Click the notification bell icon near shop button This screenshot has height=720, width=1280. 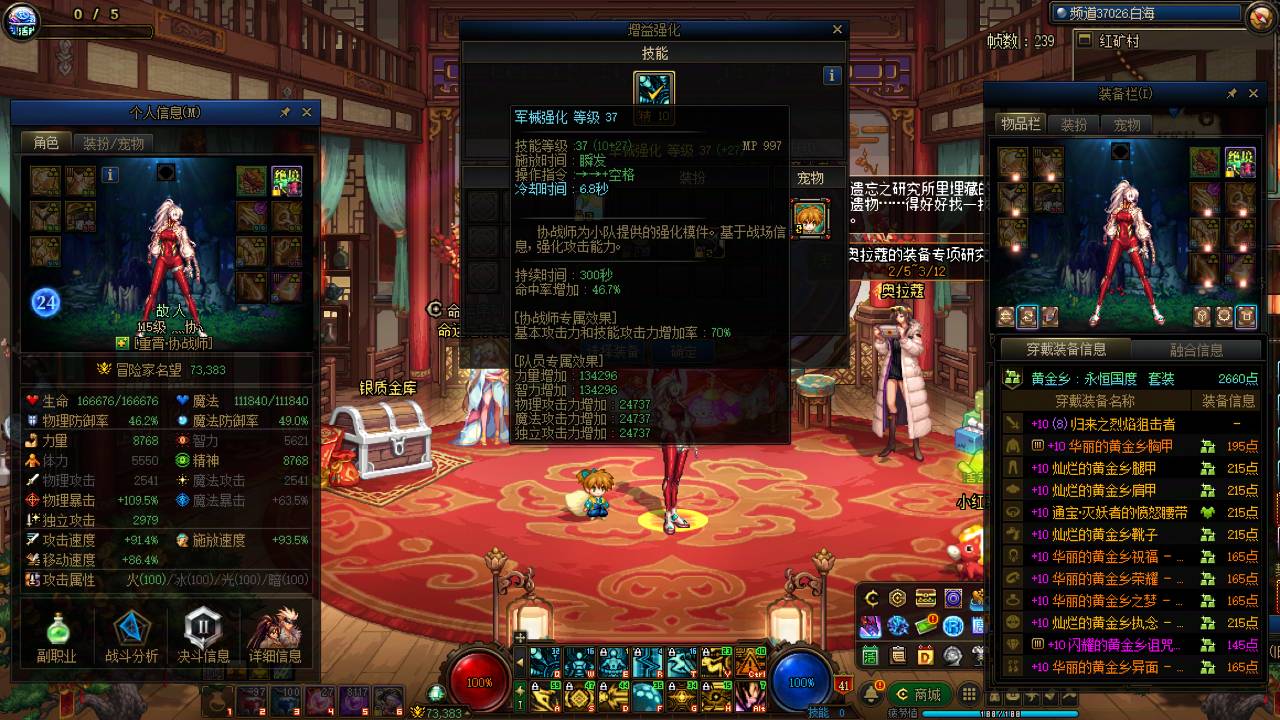872,693
